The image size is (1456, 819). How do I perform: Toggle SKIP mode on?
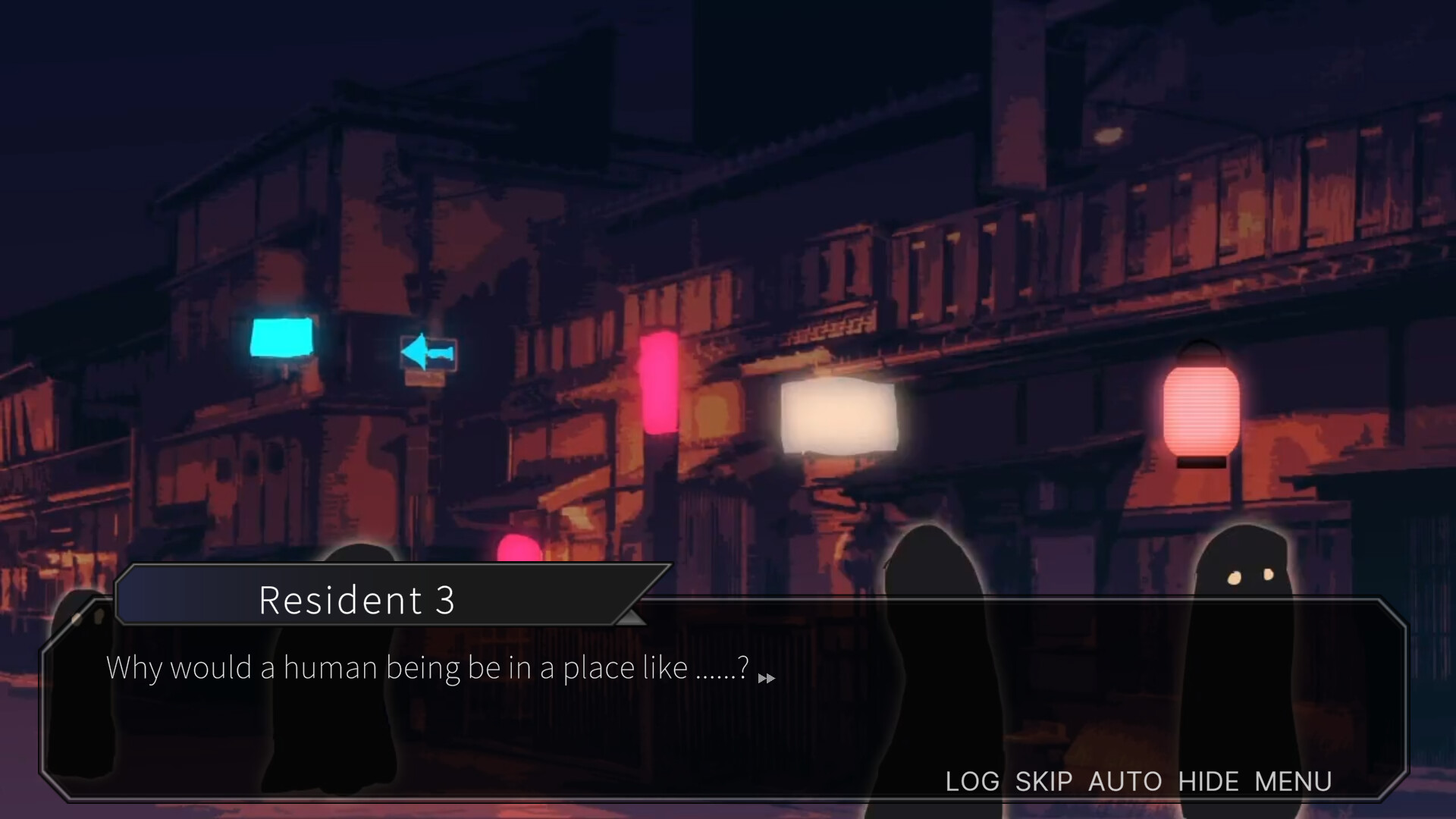(1044, 781)
